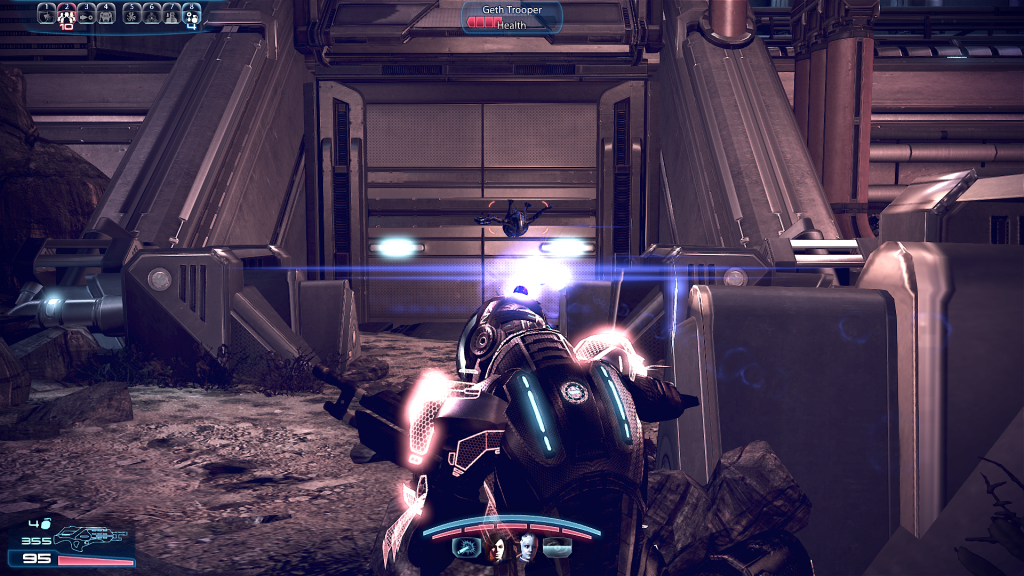Activate the power in hotbar slot 1

click(x=46, y=13)
